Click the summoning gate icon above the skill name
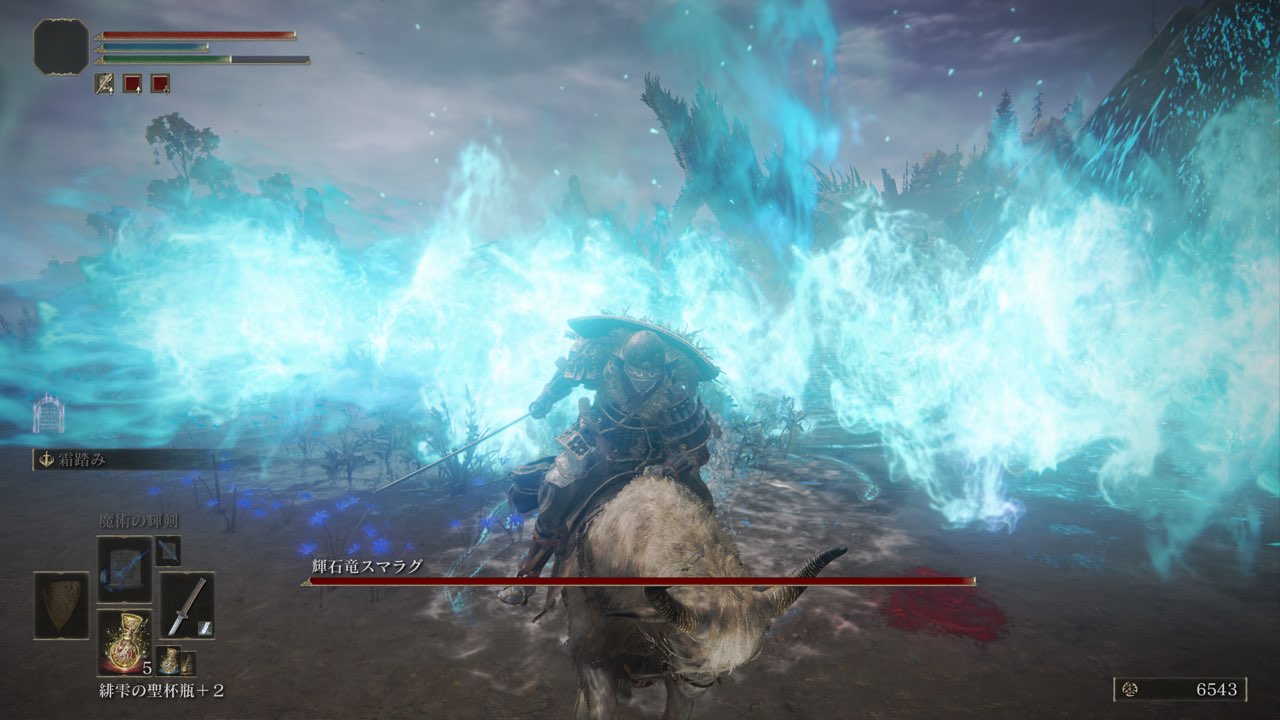Viewport: 1280px width, 720px height. (43, 415)
